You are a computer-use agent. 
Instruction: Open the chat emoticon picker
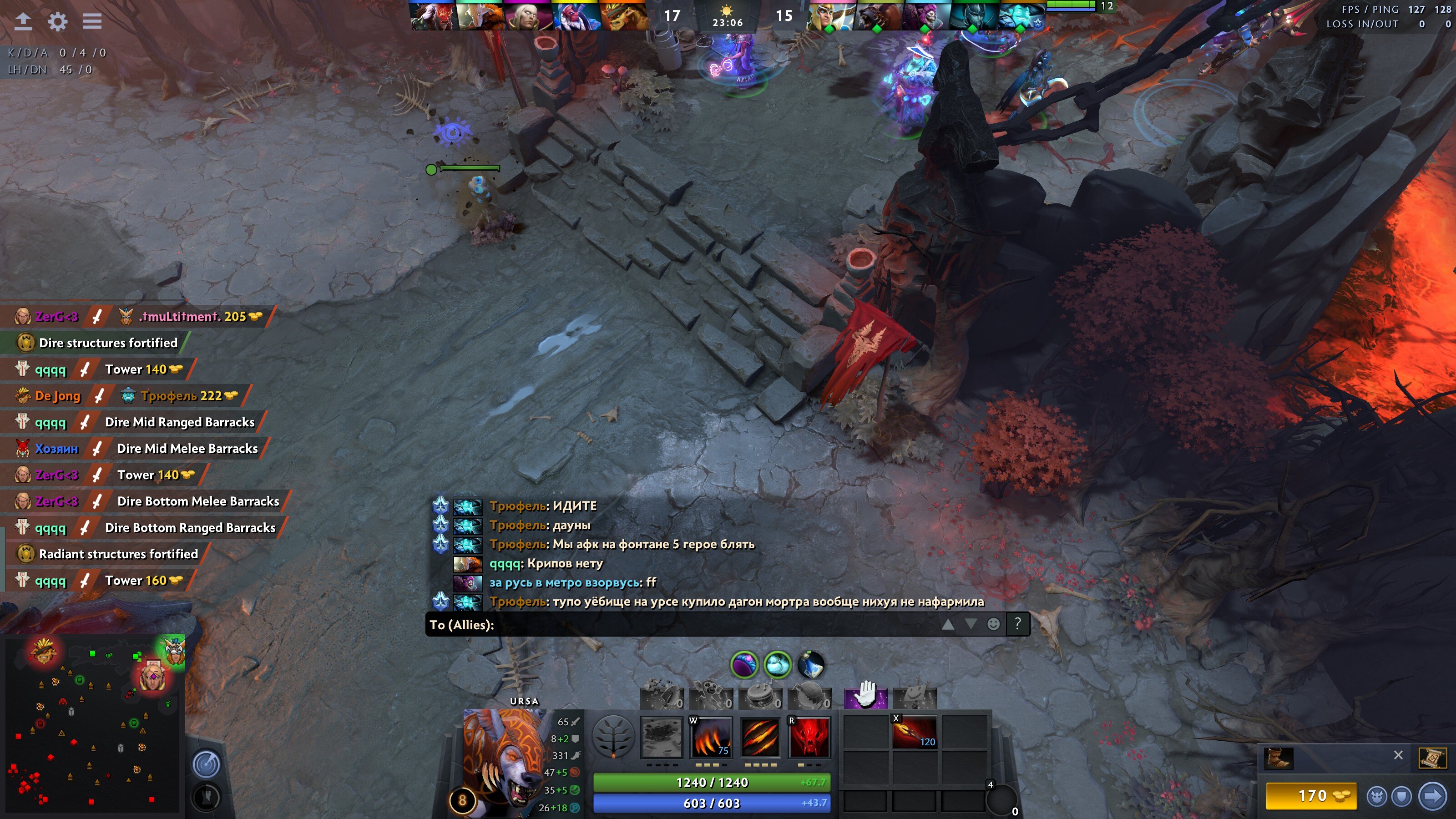[993, 624]
